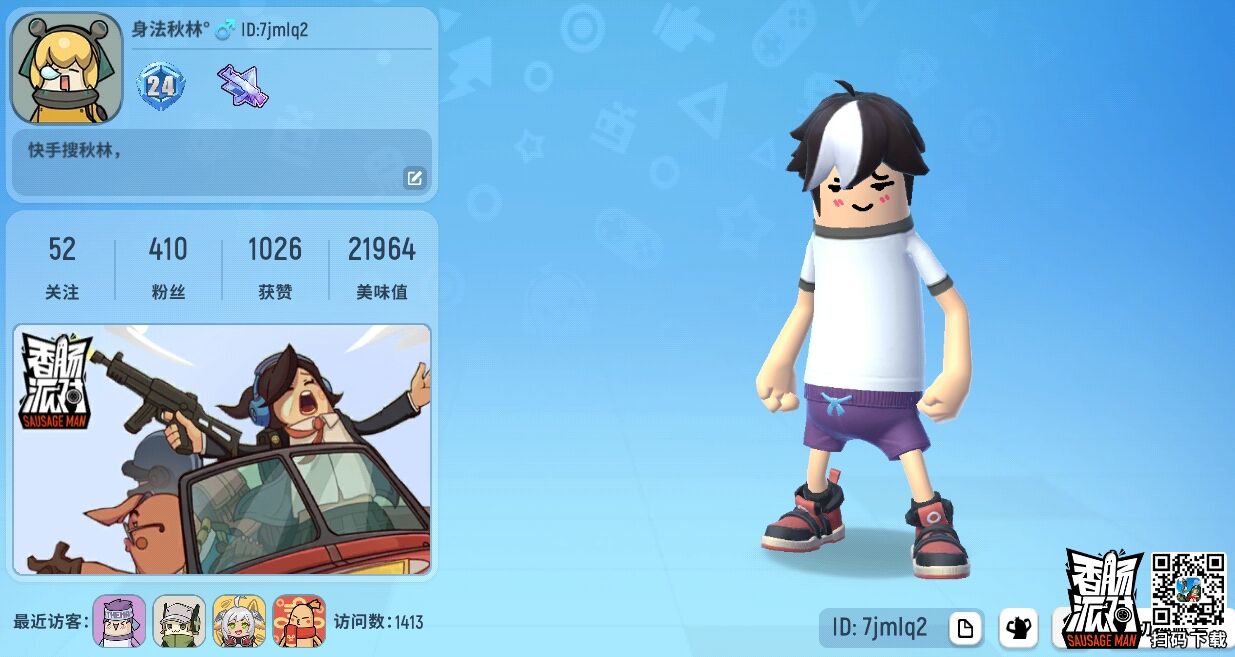Viewport: 1235px width, 657px height.
Task: Copy the player ID with the document button
Action: click(965, 628)
